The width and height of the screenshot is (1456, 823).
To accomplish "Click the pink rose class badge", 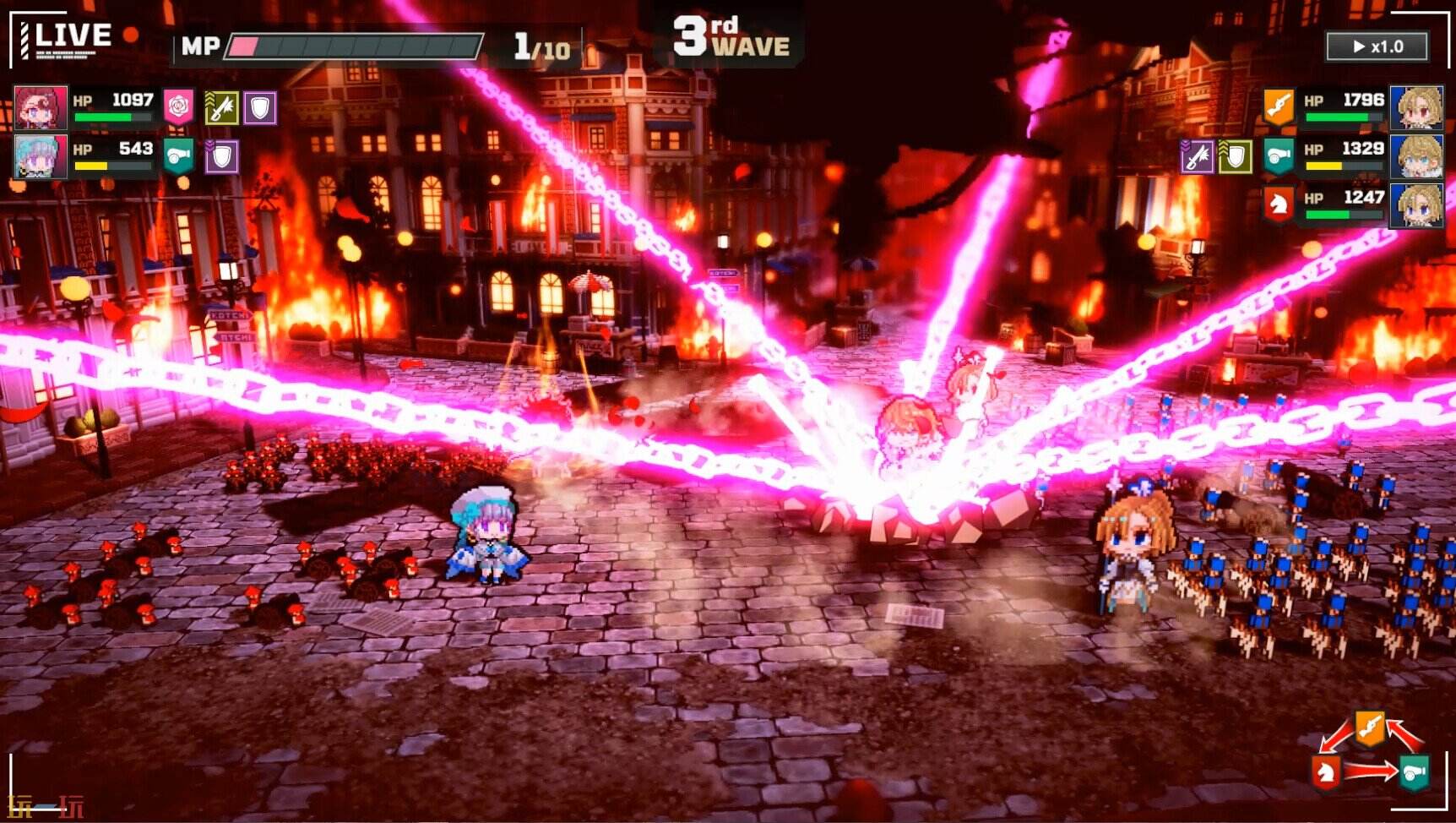I will [178, 107].
